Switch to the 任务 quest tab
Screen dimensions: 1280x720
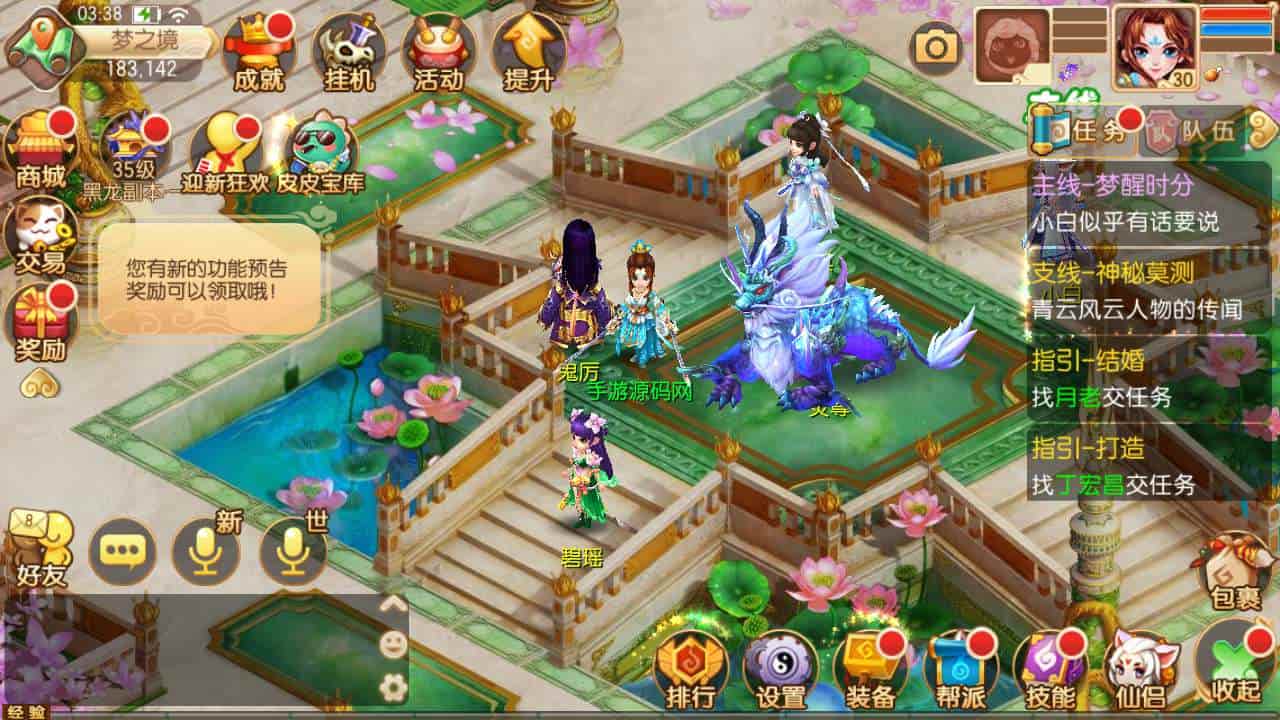pos(1084,131)
